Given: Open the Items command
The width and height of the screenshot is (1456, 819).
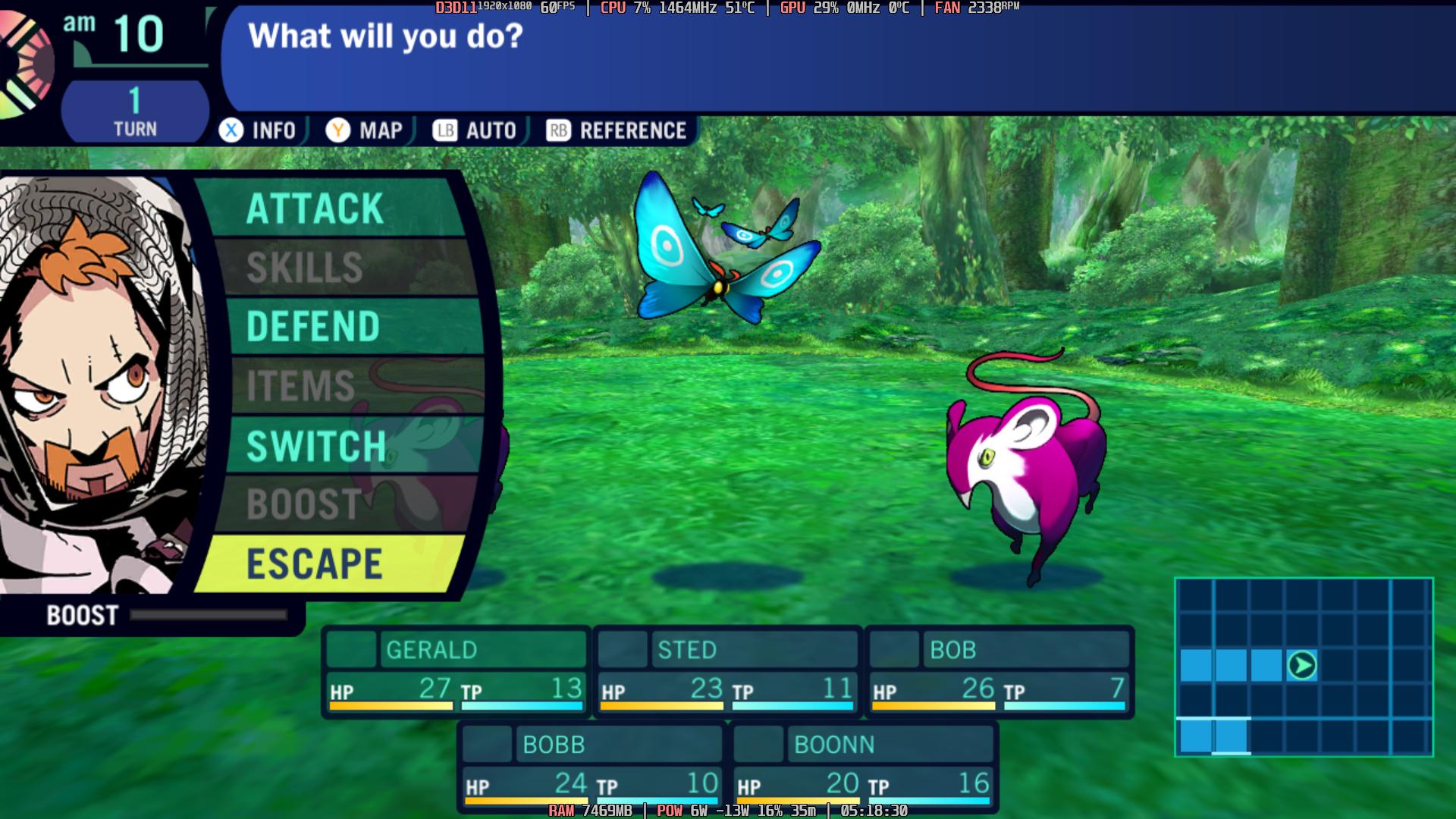Looking at the screenshot, I should (x=304, y=385).
